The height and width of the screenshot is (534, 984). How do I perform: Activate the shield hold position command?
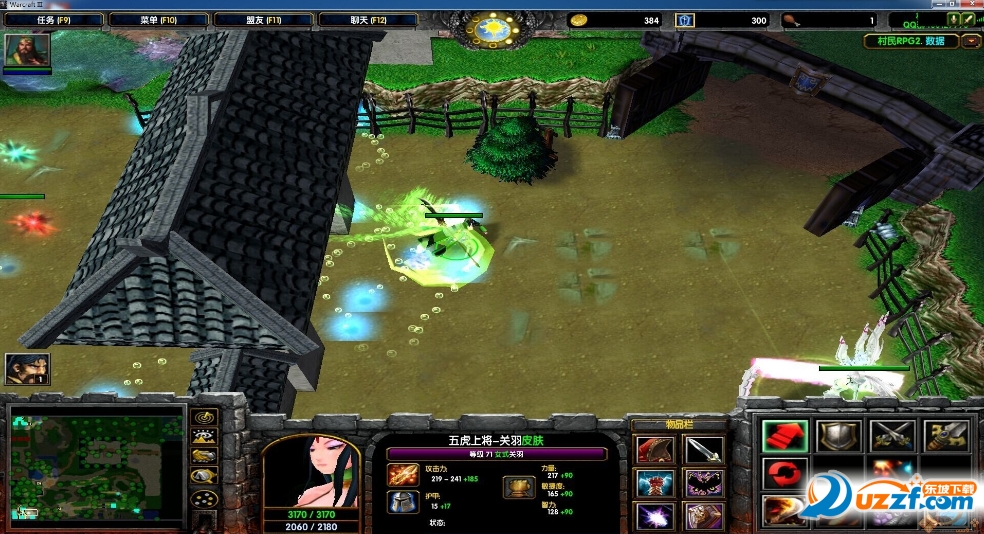(x=838, y=436)
